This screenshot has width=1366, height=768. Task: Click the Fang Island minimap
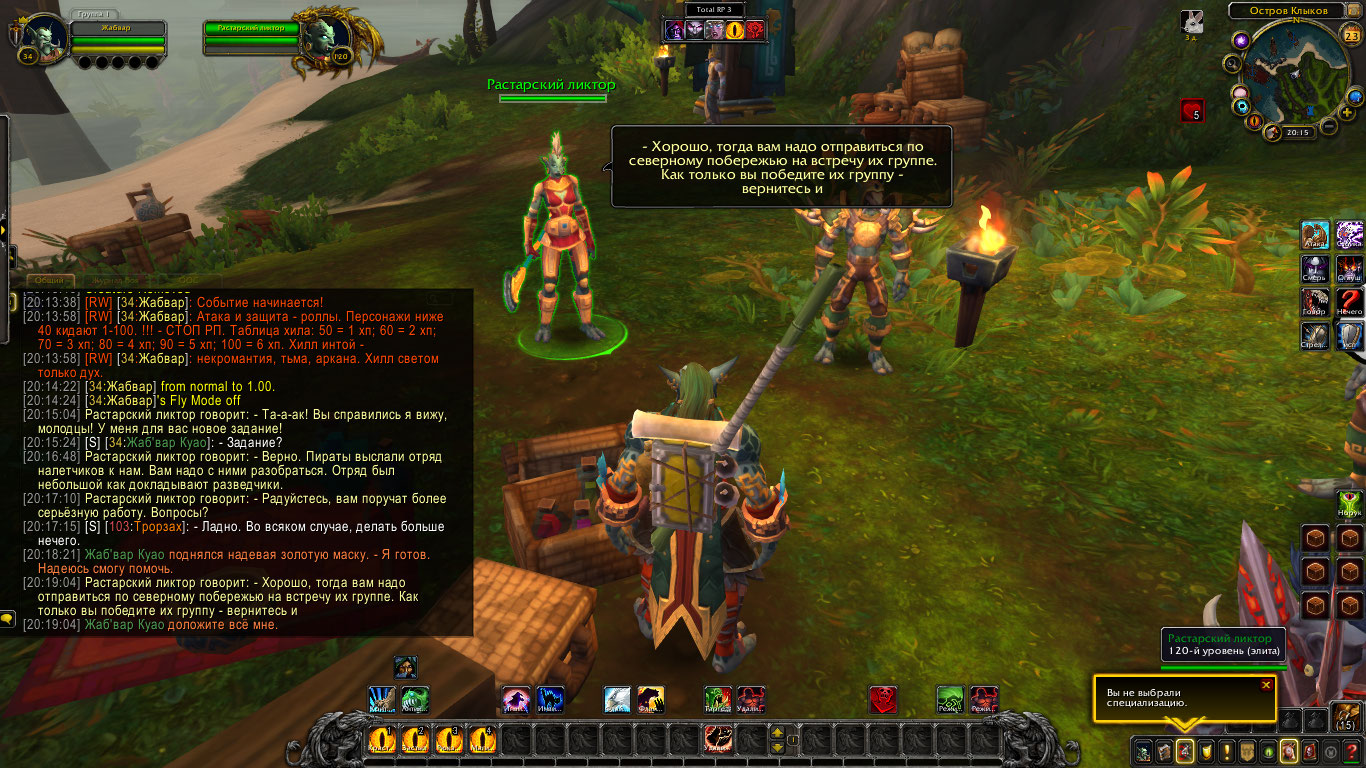[1296, 72]
